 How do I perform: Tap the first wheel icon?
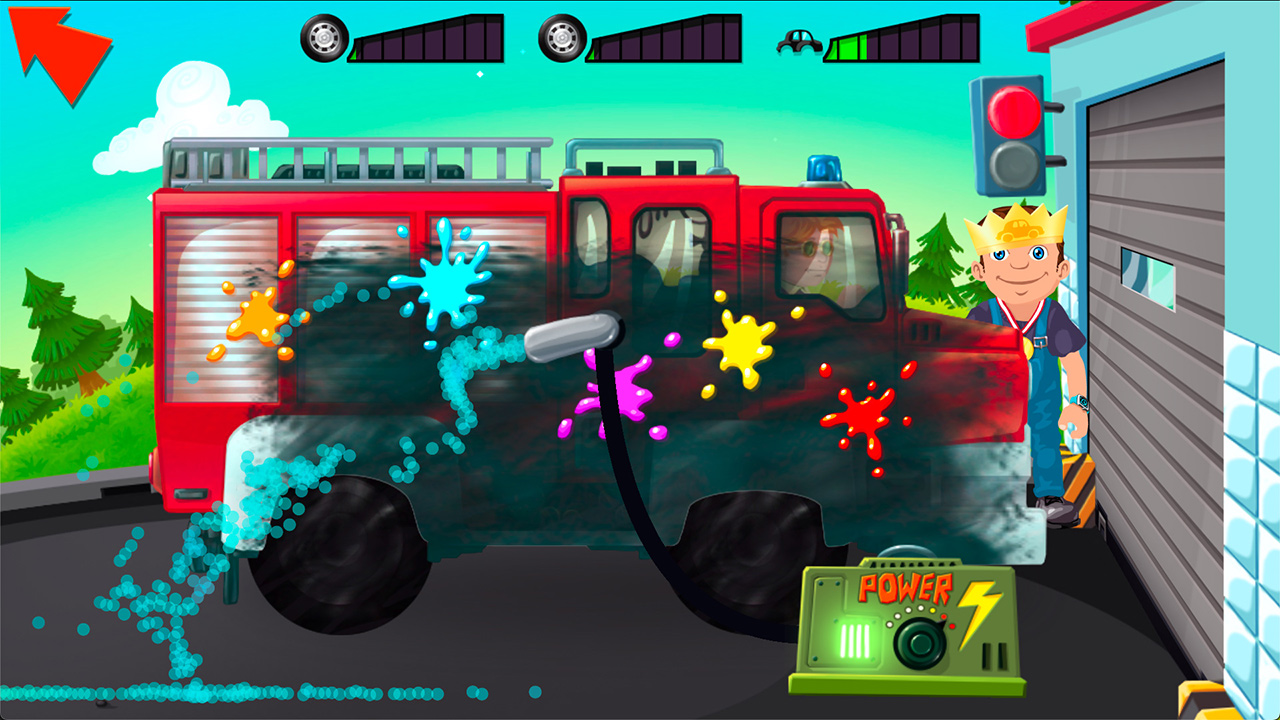coord(325,40)
